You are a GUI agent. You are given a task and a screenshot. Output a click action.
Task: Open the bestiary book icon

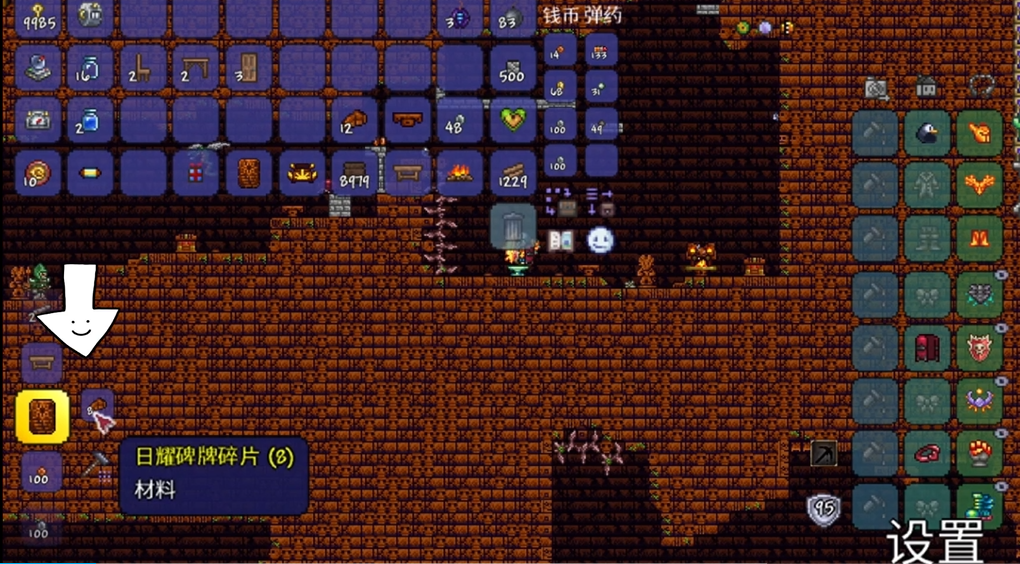[x=560, y=240]
